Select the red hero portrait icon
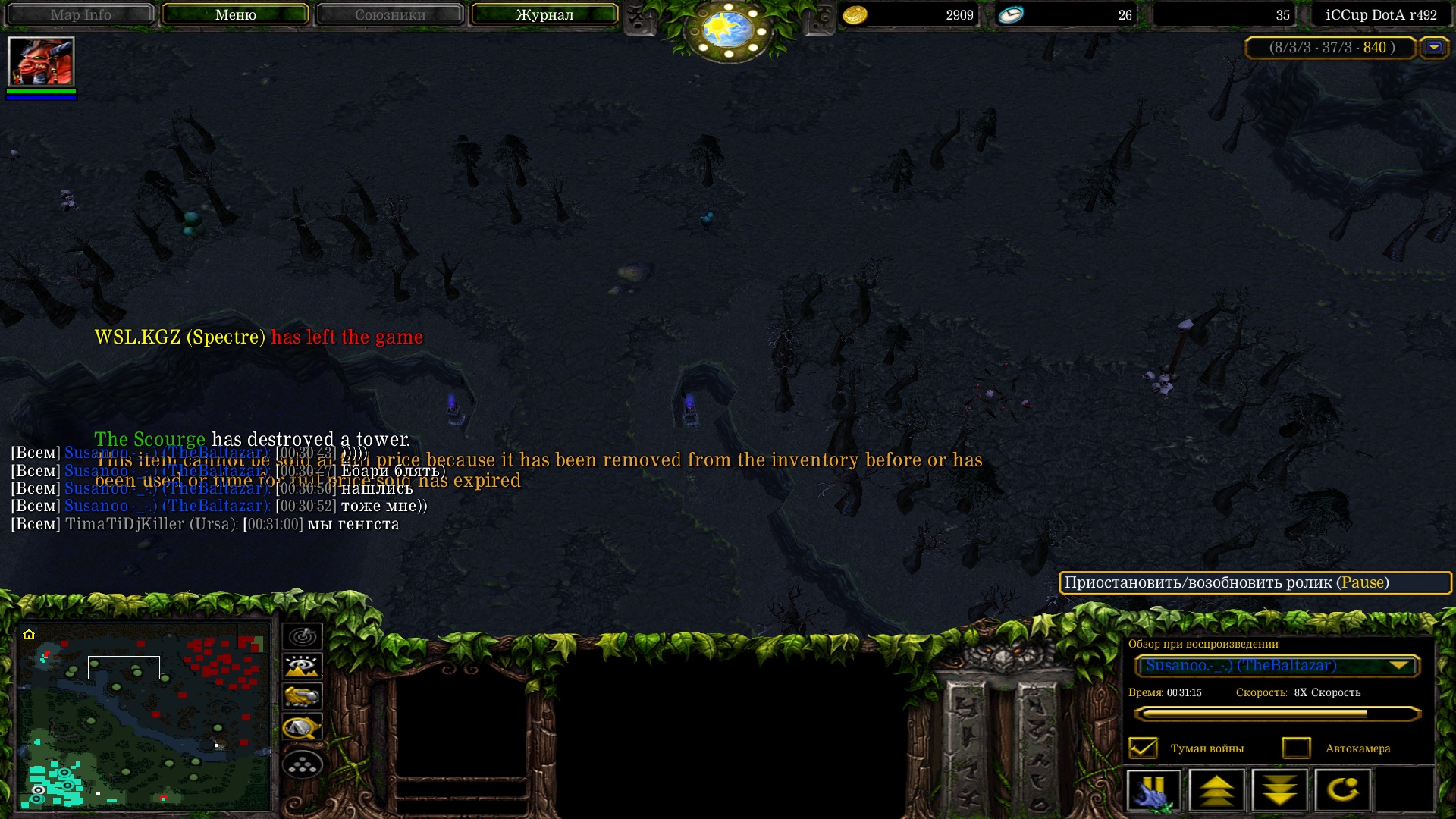Screen dimensions: 1456x819 tap(41, 61)
